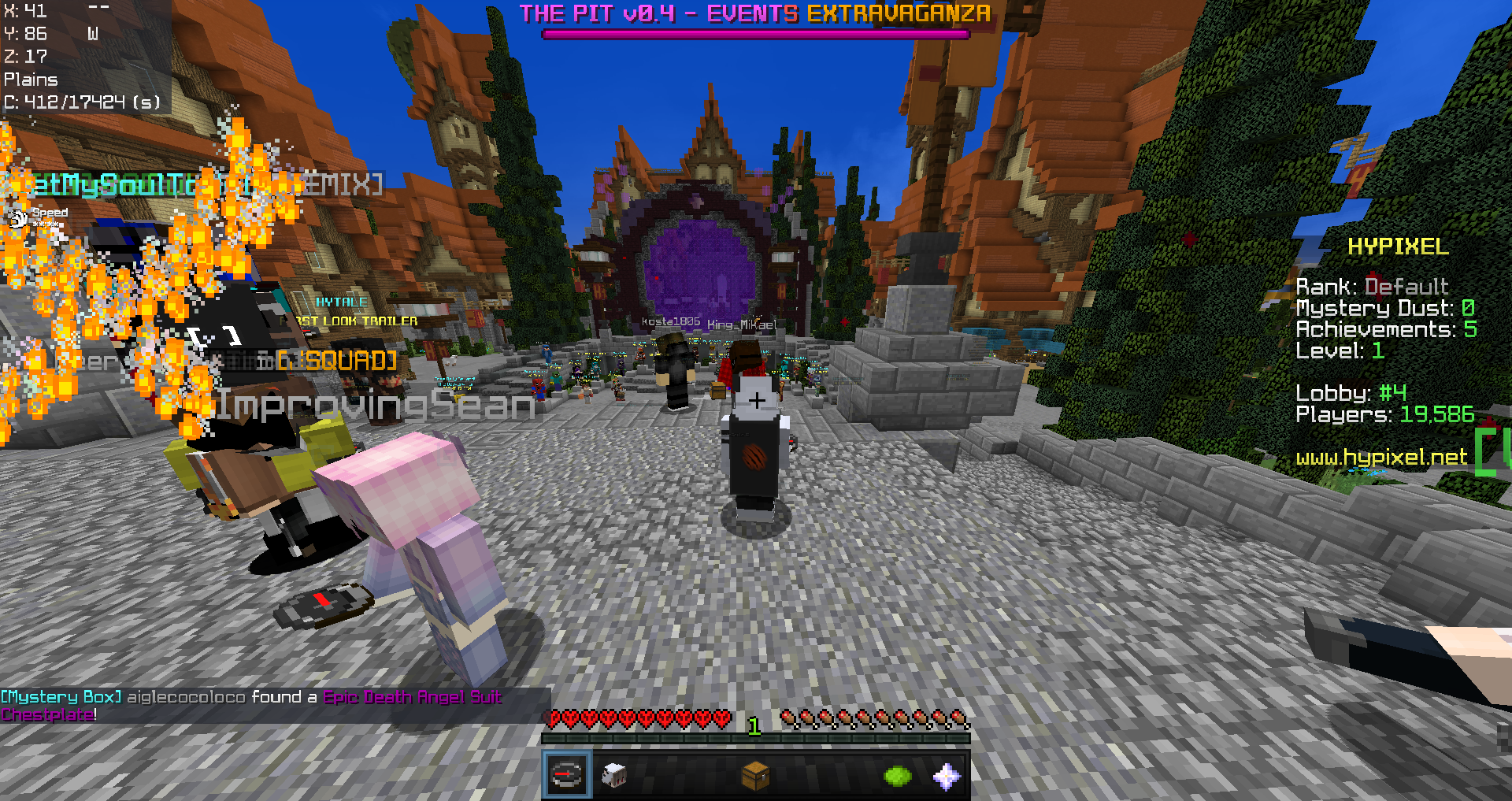Click the King_Mikael nametag near the portal

(x=742, y=324)
